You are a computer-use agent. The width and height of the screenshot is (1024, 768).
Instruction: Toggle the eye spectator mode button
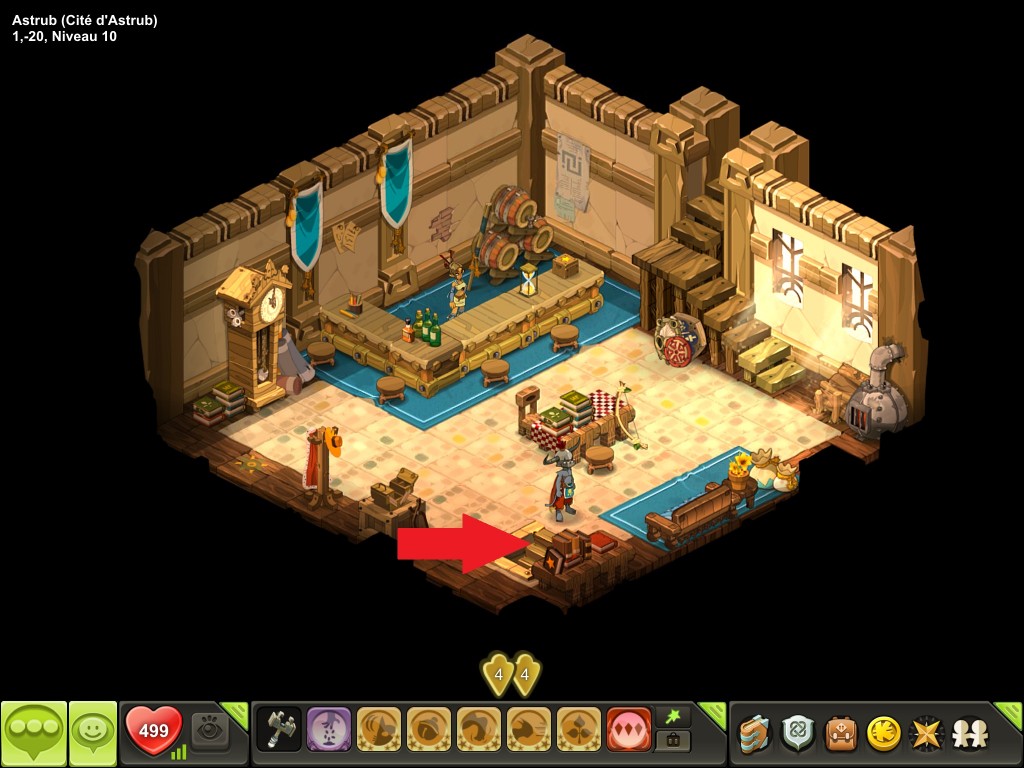210,731
